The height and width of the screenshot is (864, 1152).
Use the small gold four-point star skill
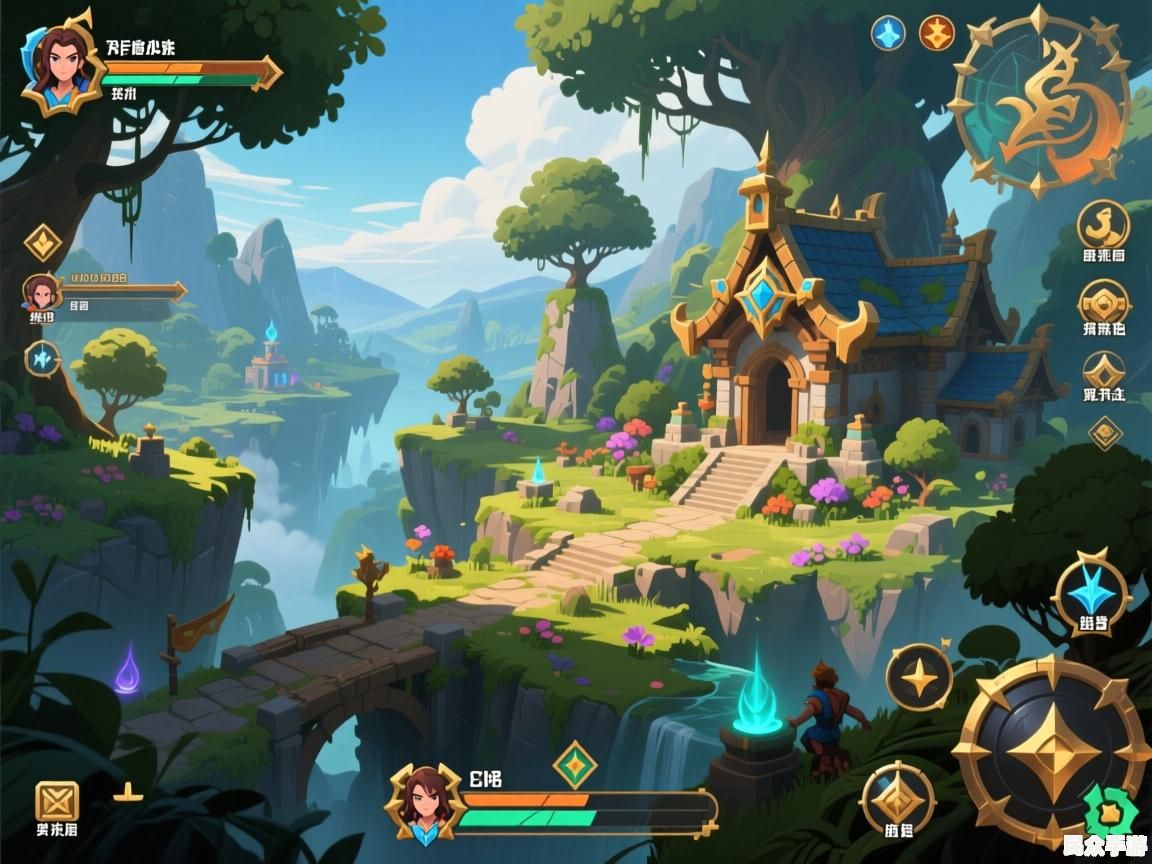click(919, 678)
